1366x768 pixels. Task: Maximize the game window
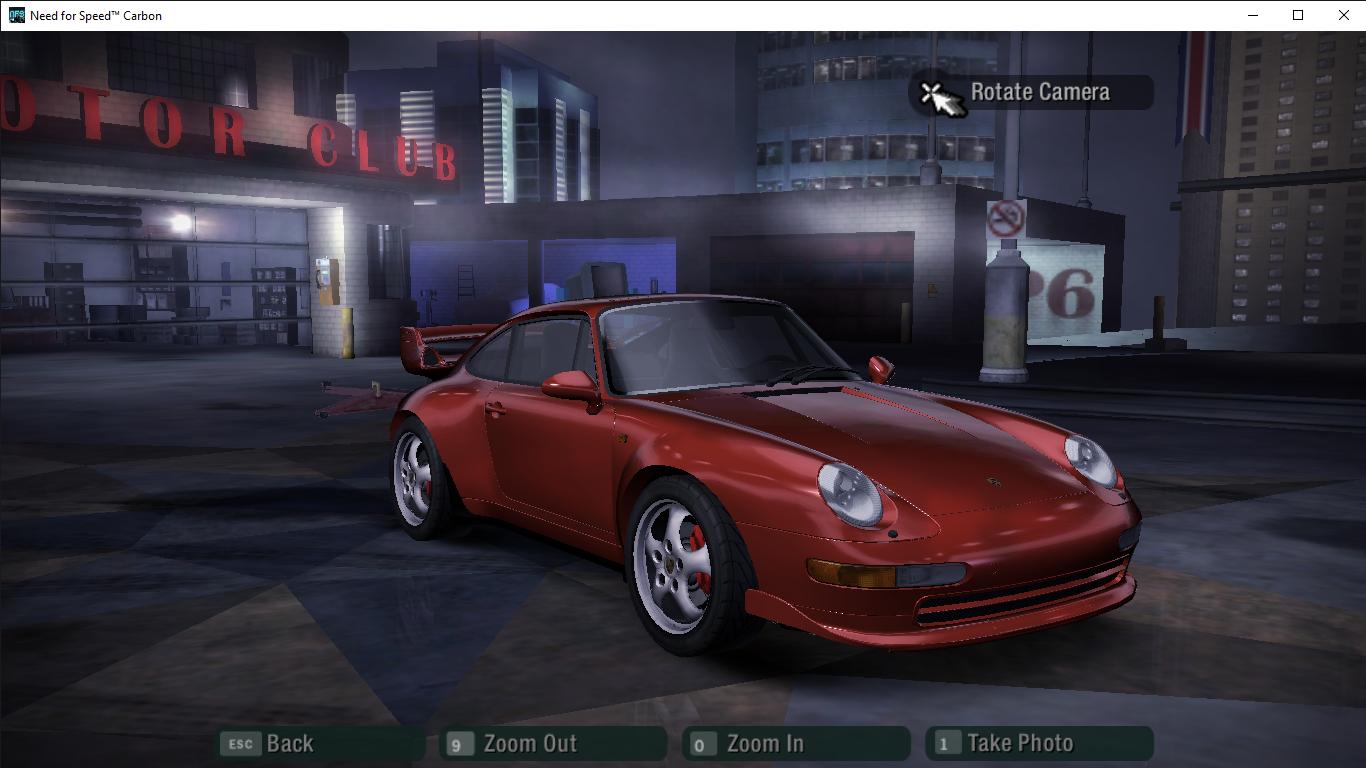coord(1298,15)
